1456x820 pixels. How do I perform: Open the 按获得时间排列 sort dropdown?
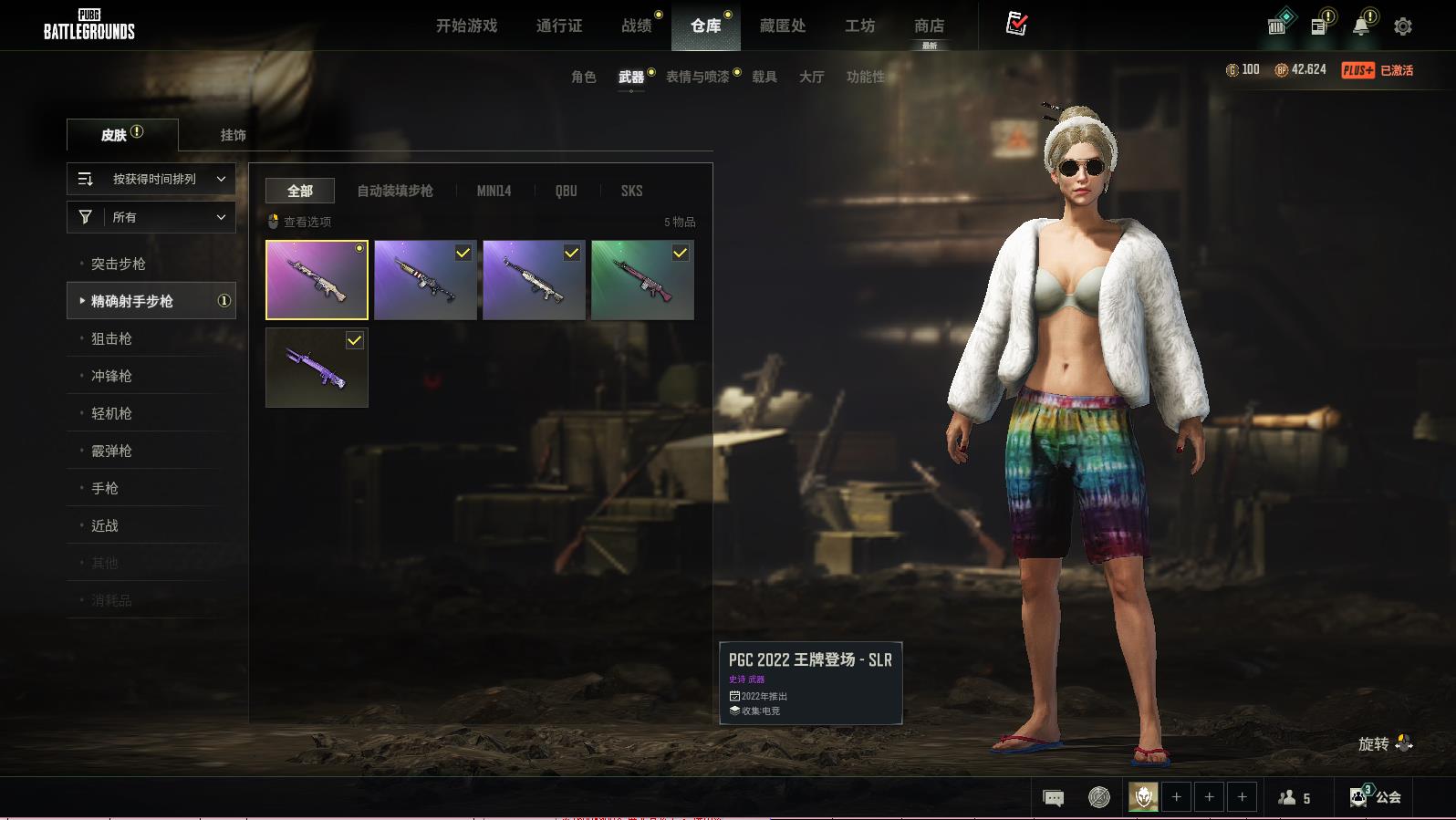(151, 179)
